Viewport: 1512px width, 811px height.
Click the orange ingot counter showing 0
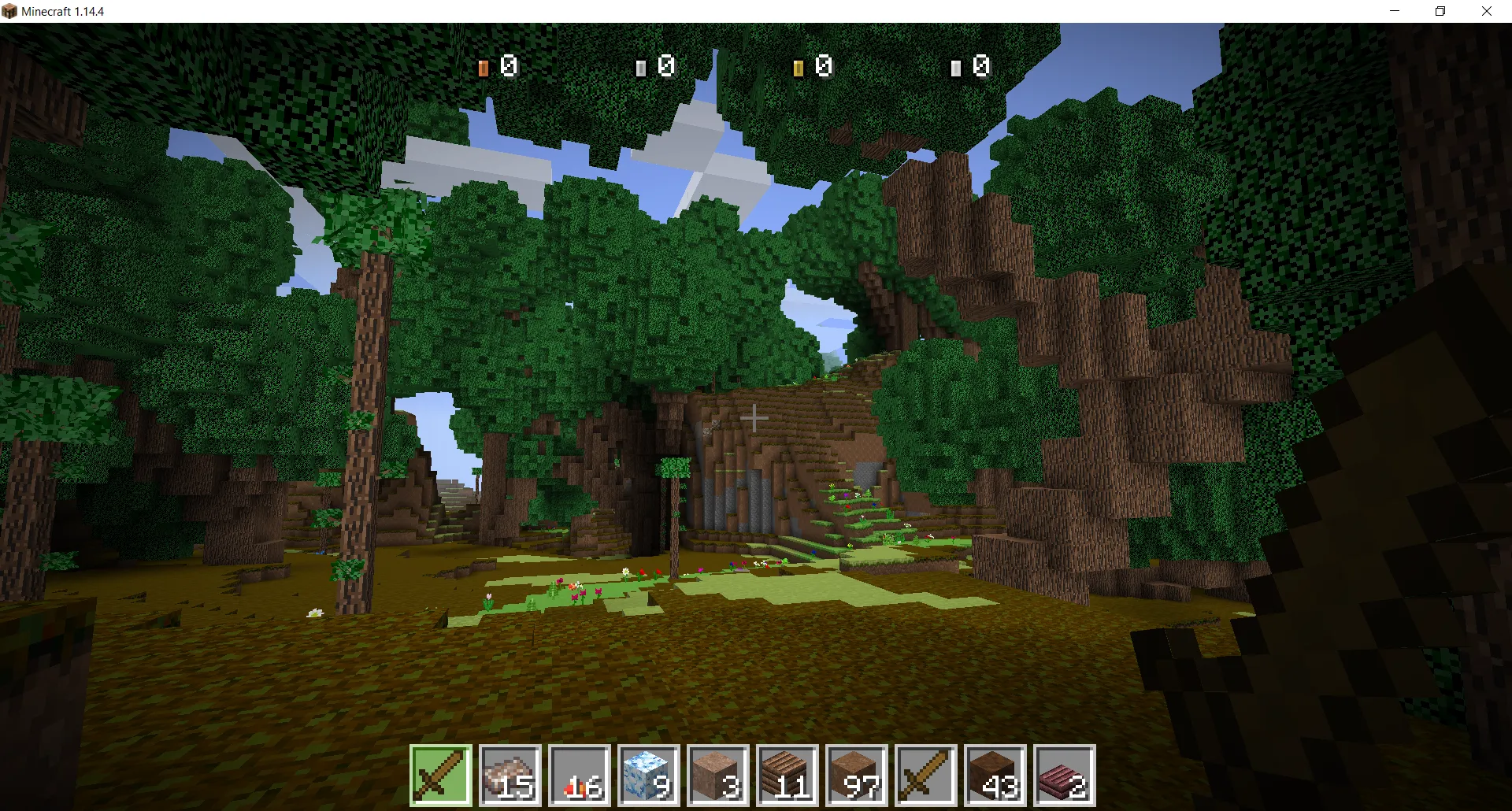(500, 66)
